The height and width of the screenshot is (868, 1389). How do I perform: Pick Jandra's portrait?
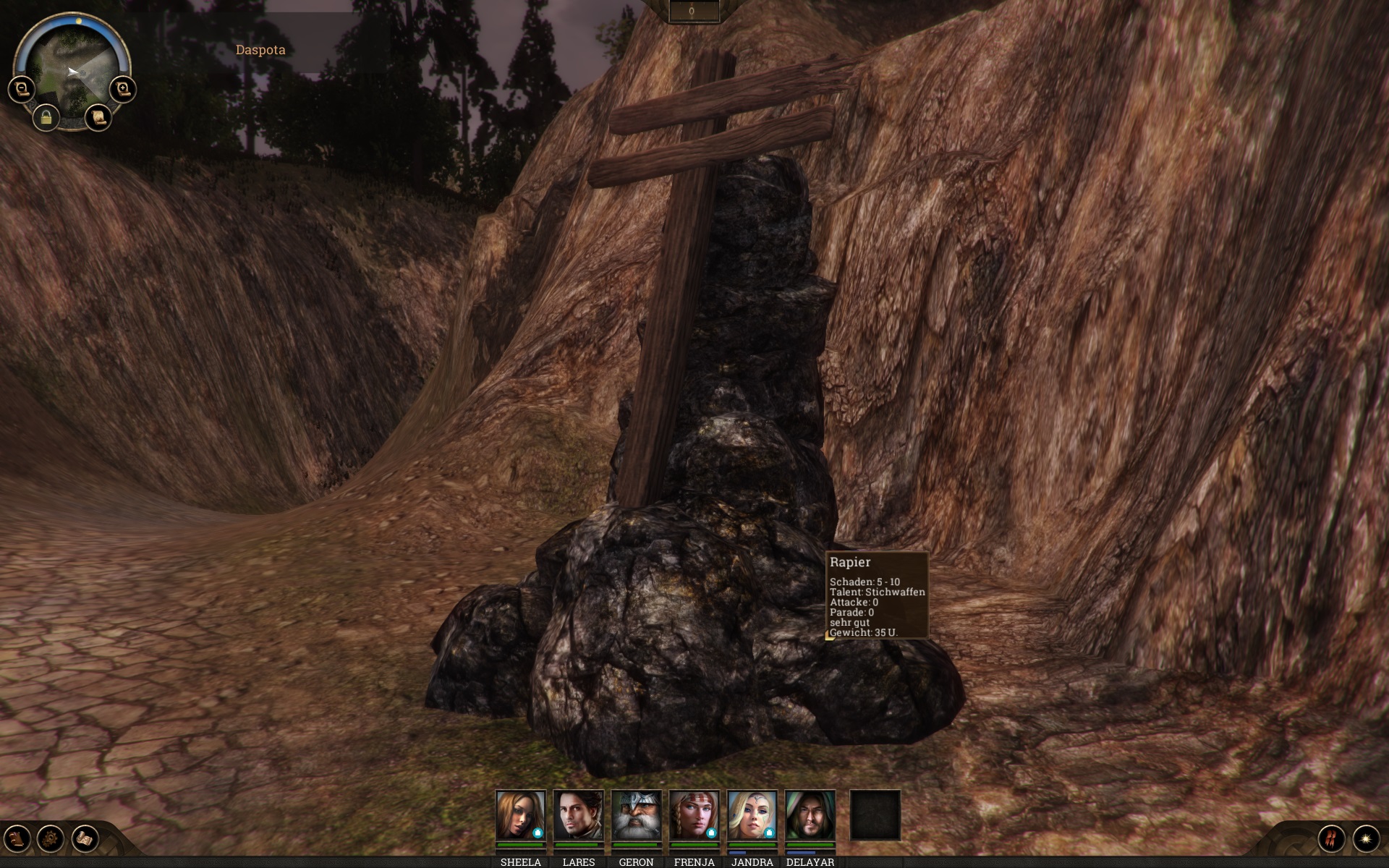(752, 815)
